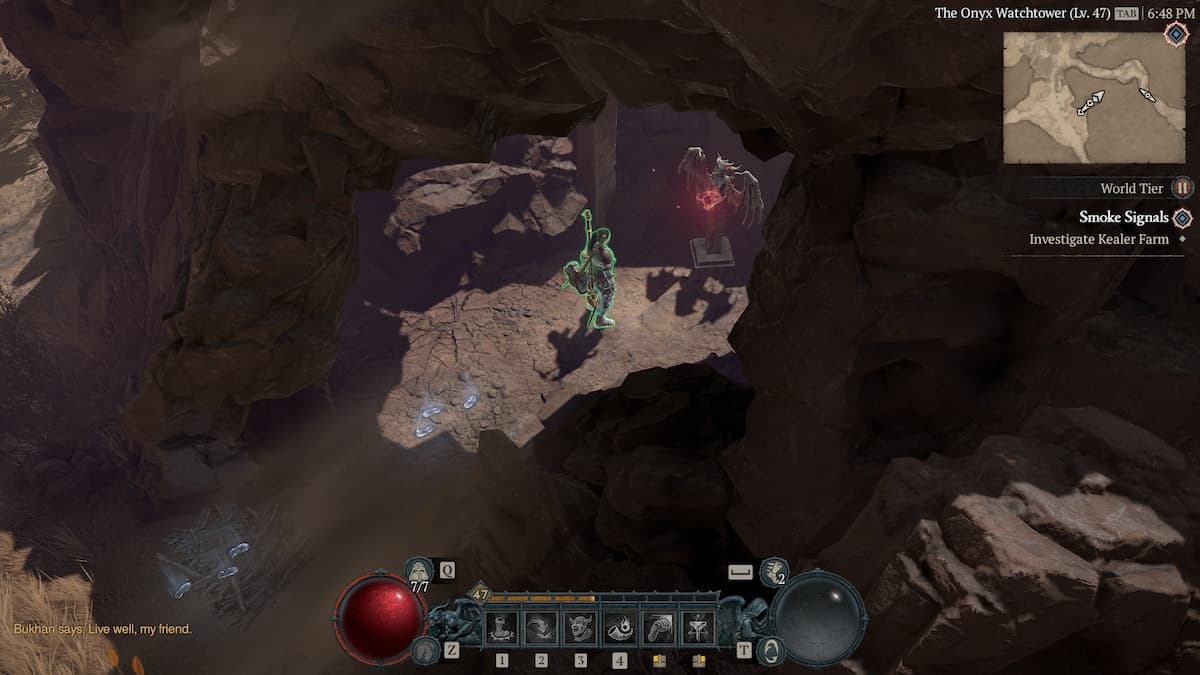Activate the curved arrow skill in slot 2
This screenshot has width=1200, height=675.
coord(541,628)
